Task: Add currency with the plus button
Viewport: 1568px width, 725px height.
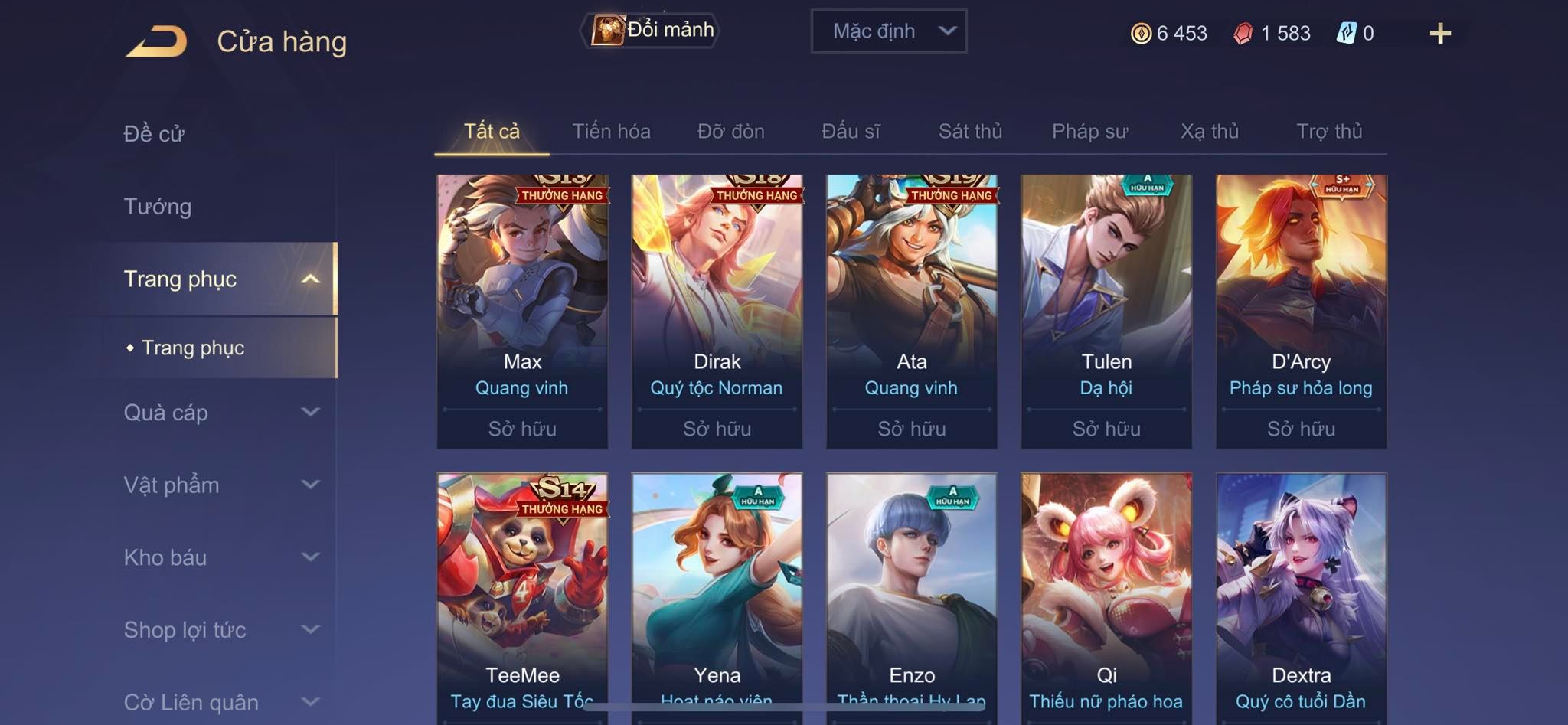Action: [x=1439, y=34]
